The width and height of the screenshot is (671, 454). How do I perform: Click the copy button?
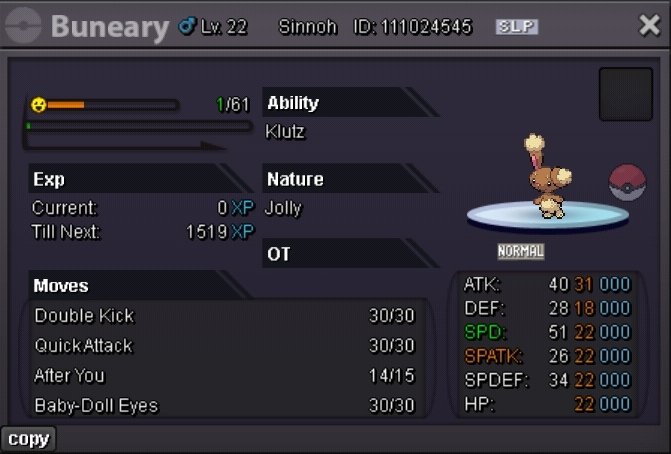click(28, 439)
